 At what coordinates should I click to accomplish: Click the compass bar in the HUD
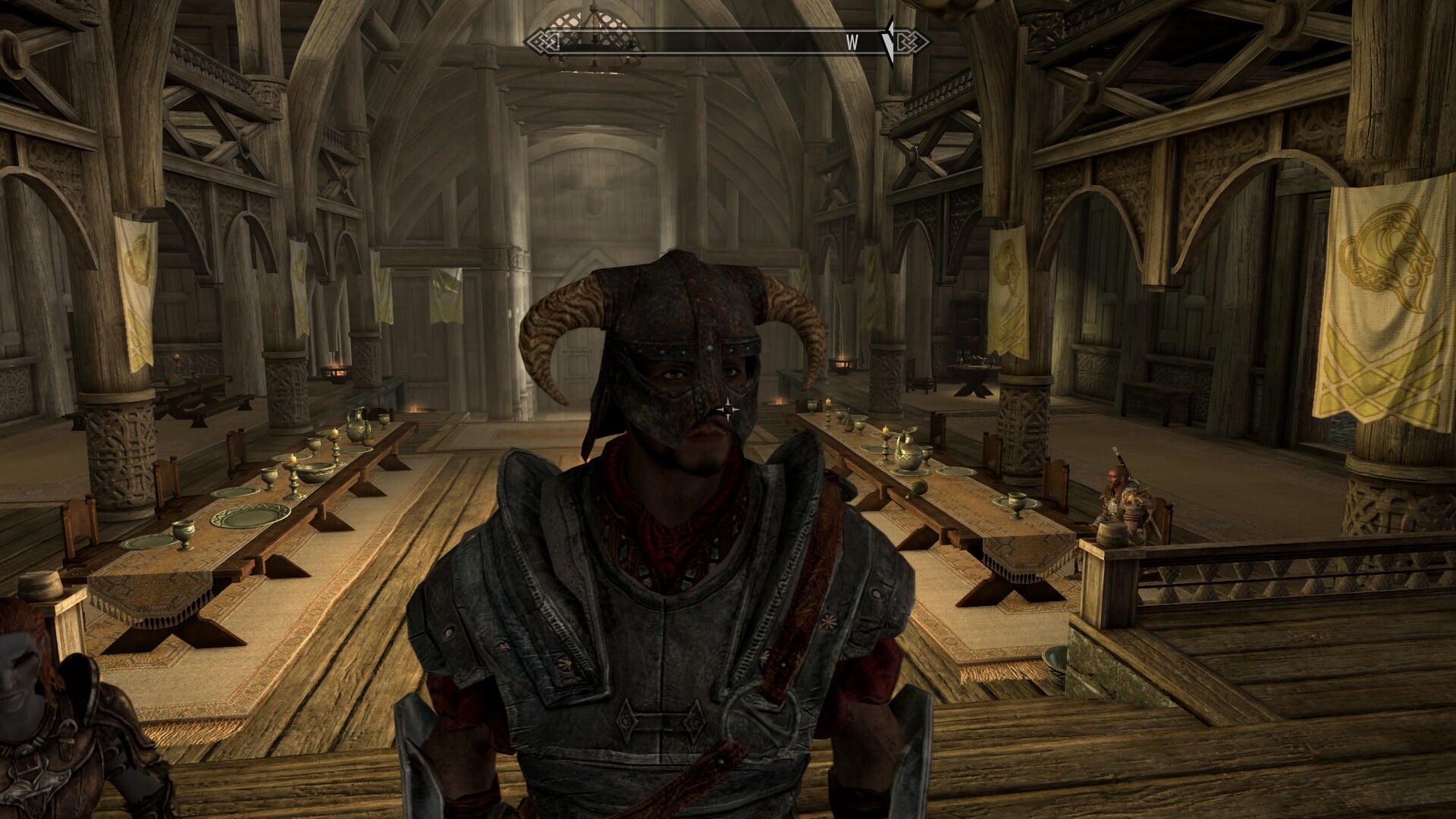[726, 42]
